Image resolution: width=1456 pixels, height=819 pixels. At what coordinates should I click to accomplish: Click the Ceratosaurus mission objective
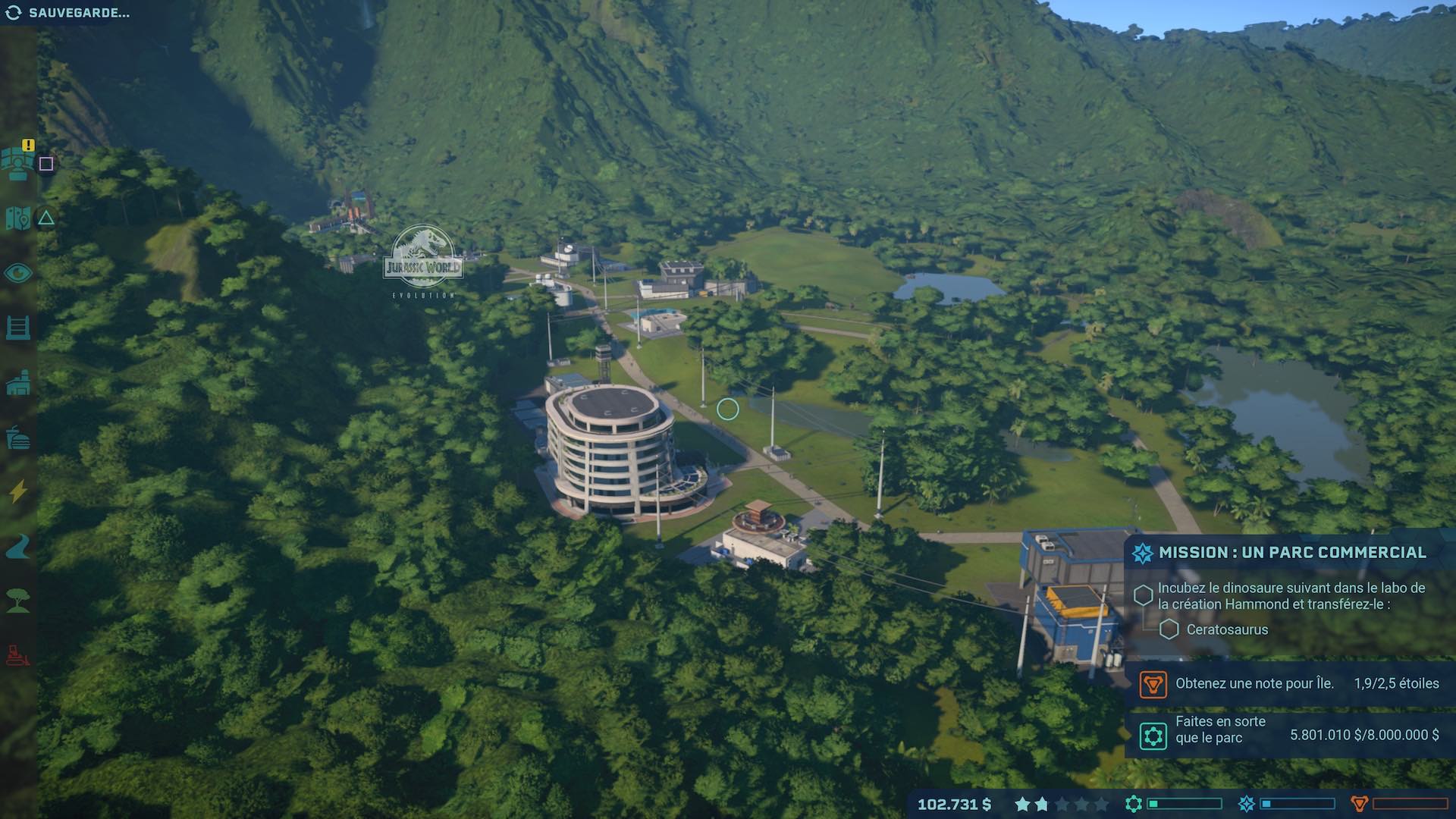[x=1226, y=629]
